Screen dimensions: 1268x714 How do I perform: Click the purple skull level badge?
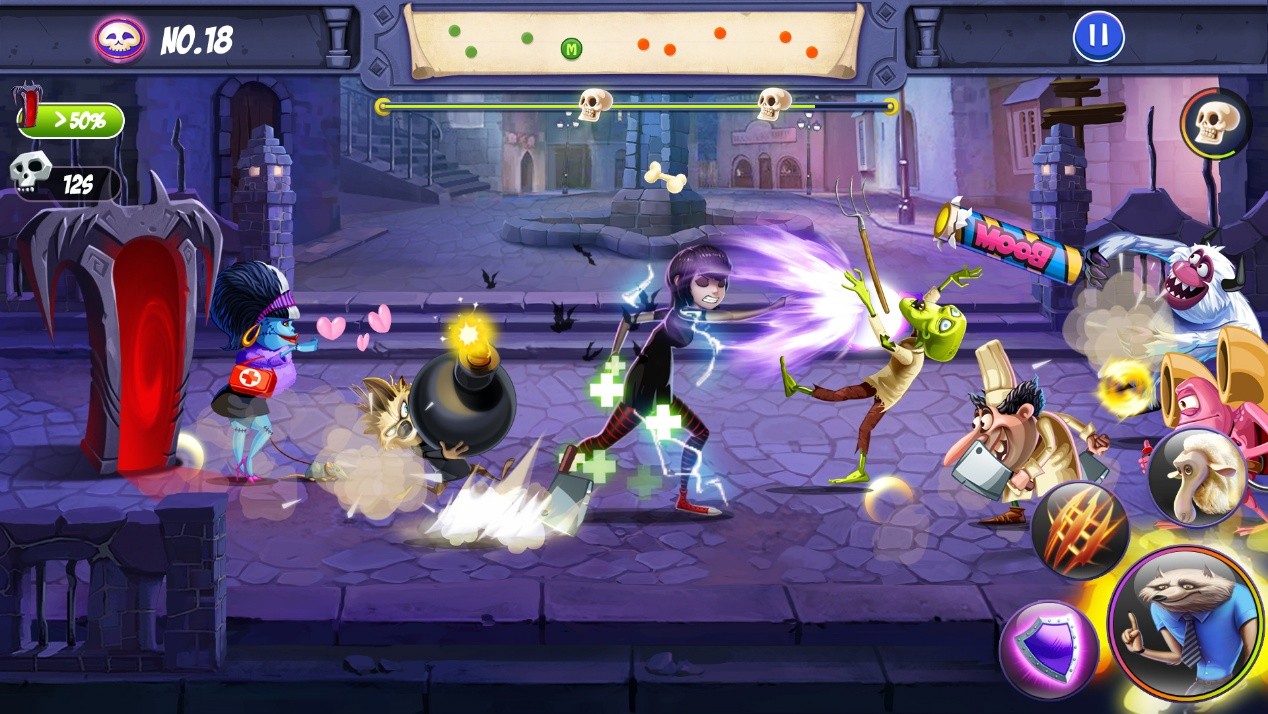click(121, 39)
